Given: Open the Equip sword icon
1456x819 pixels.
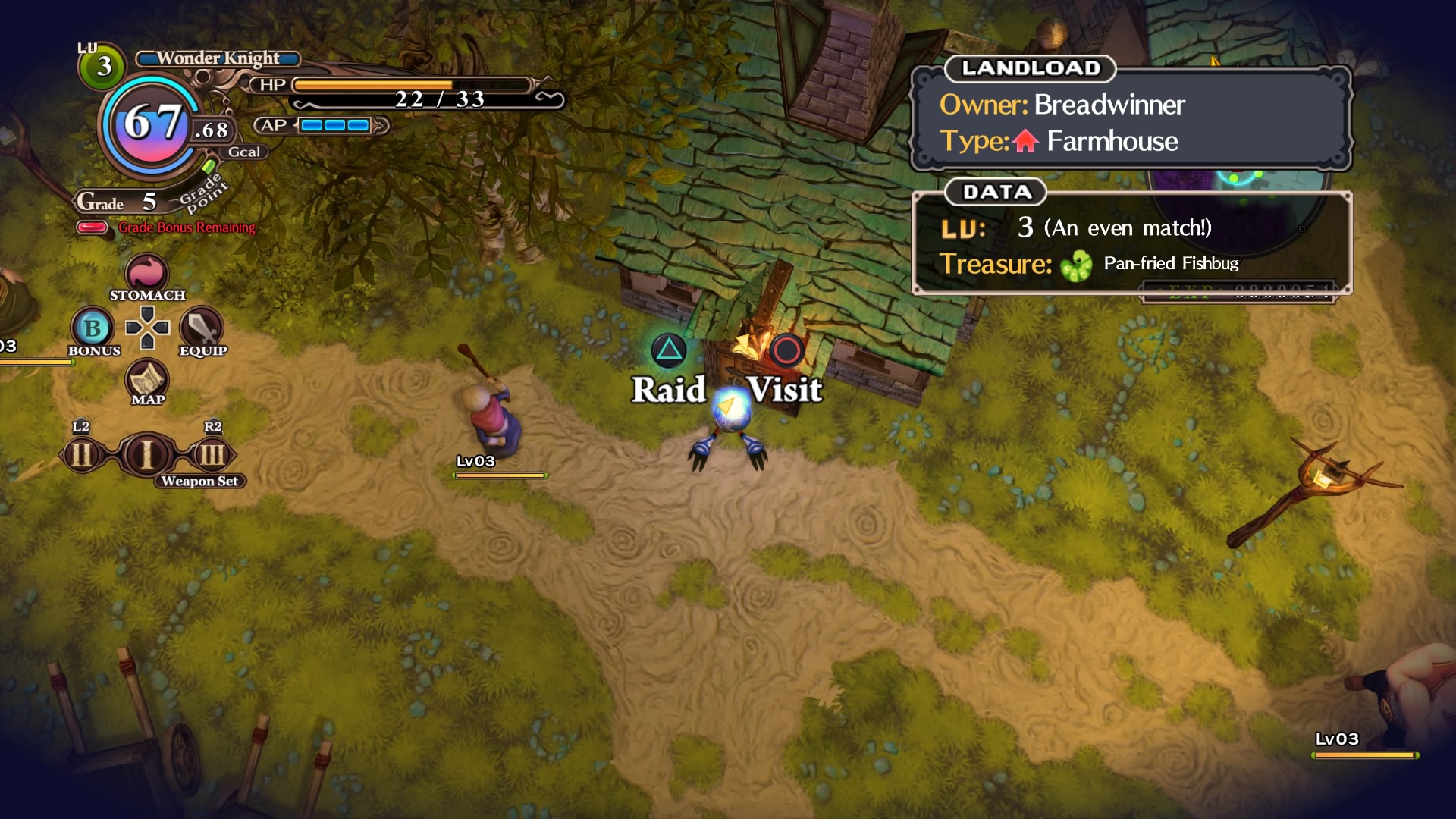Looking at the screenshot, I should click(202, 328).
